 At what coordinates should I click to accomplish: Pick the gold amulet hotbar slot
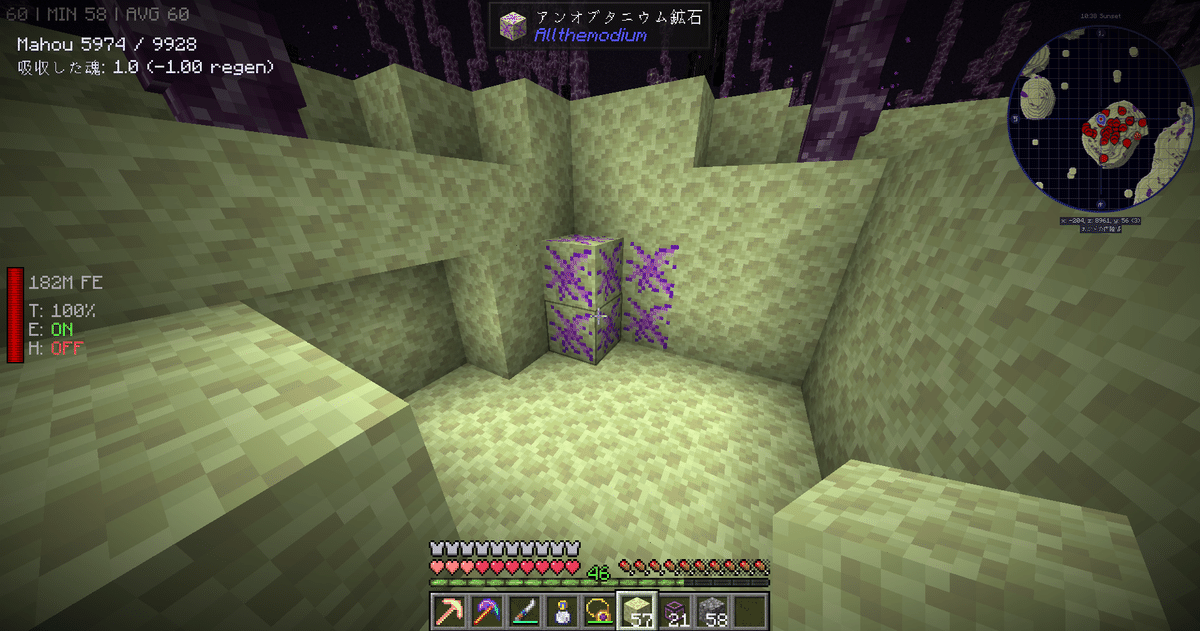600,611
